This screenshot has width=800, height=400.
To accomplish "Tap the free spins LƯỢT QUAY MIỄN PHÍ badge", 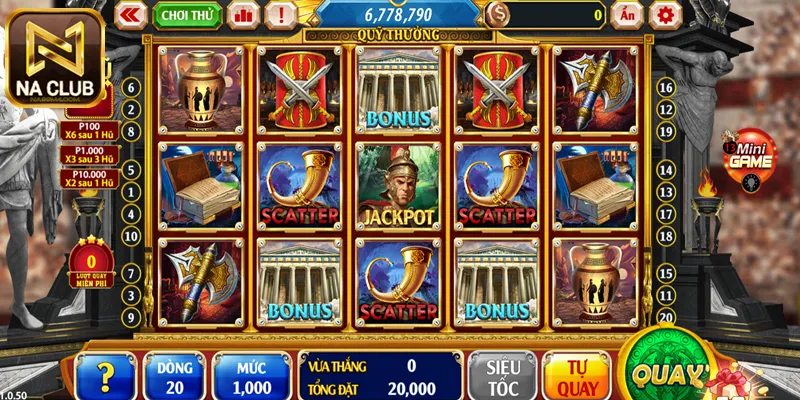I will click(91, 260).
